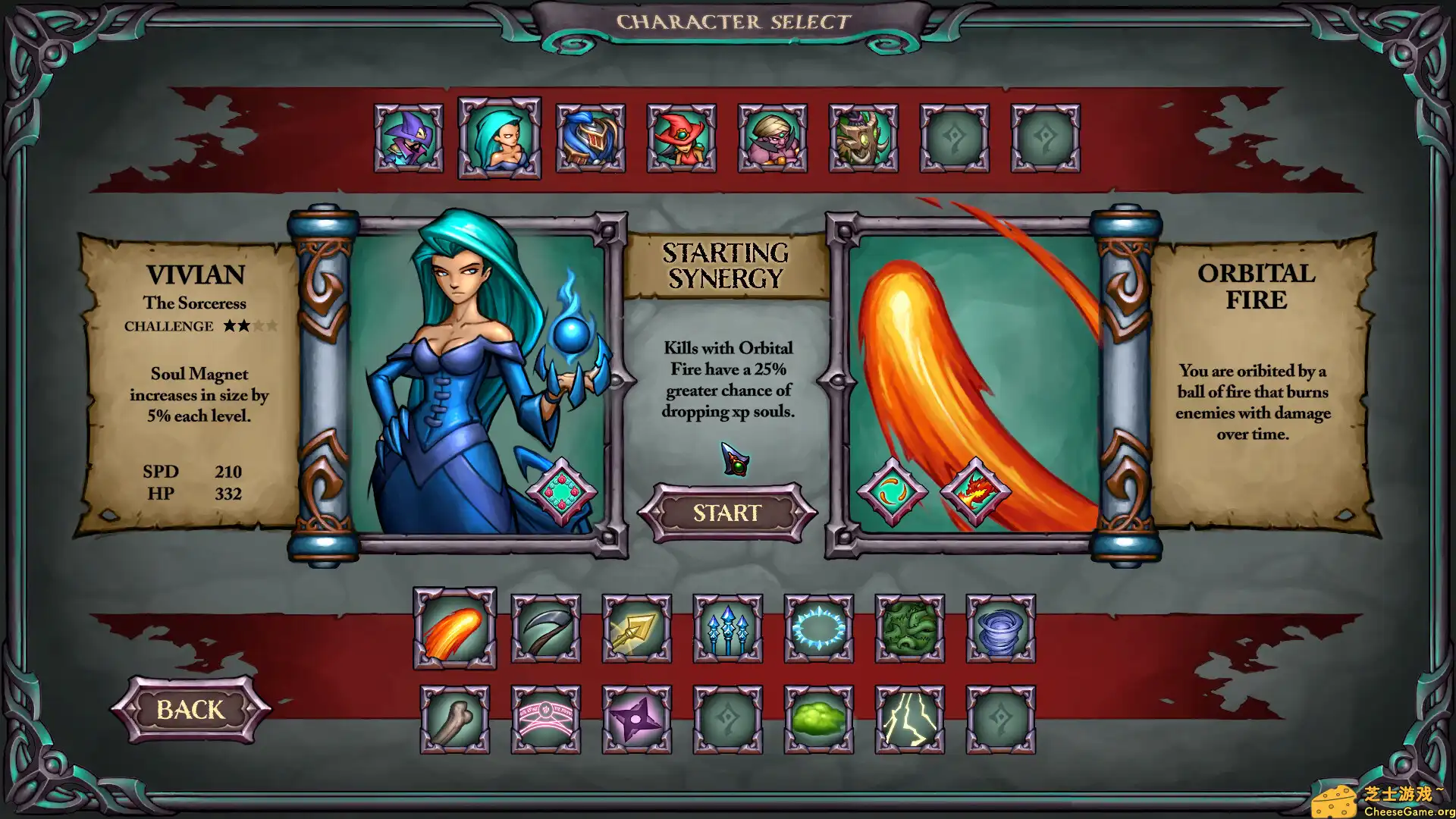Select the golden spear weapon icon
Screen dimensions: 1456x819
click(x=635, y=629)
